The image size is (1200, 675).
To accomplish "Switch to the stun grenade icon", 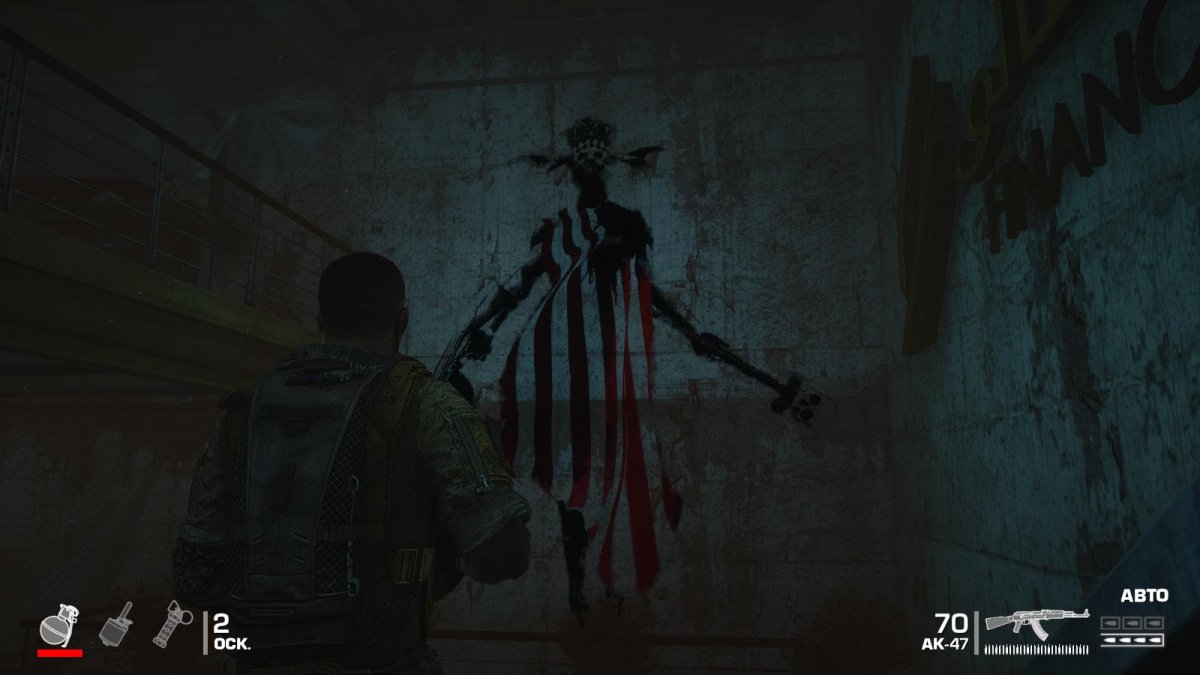I will pos(172,623).
